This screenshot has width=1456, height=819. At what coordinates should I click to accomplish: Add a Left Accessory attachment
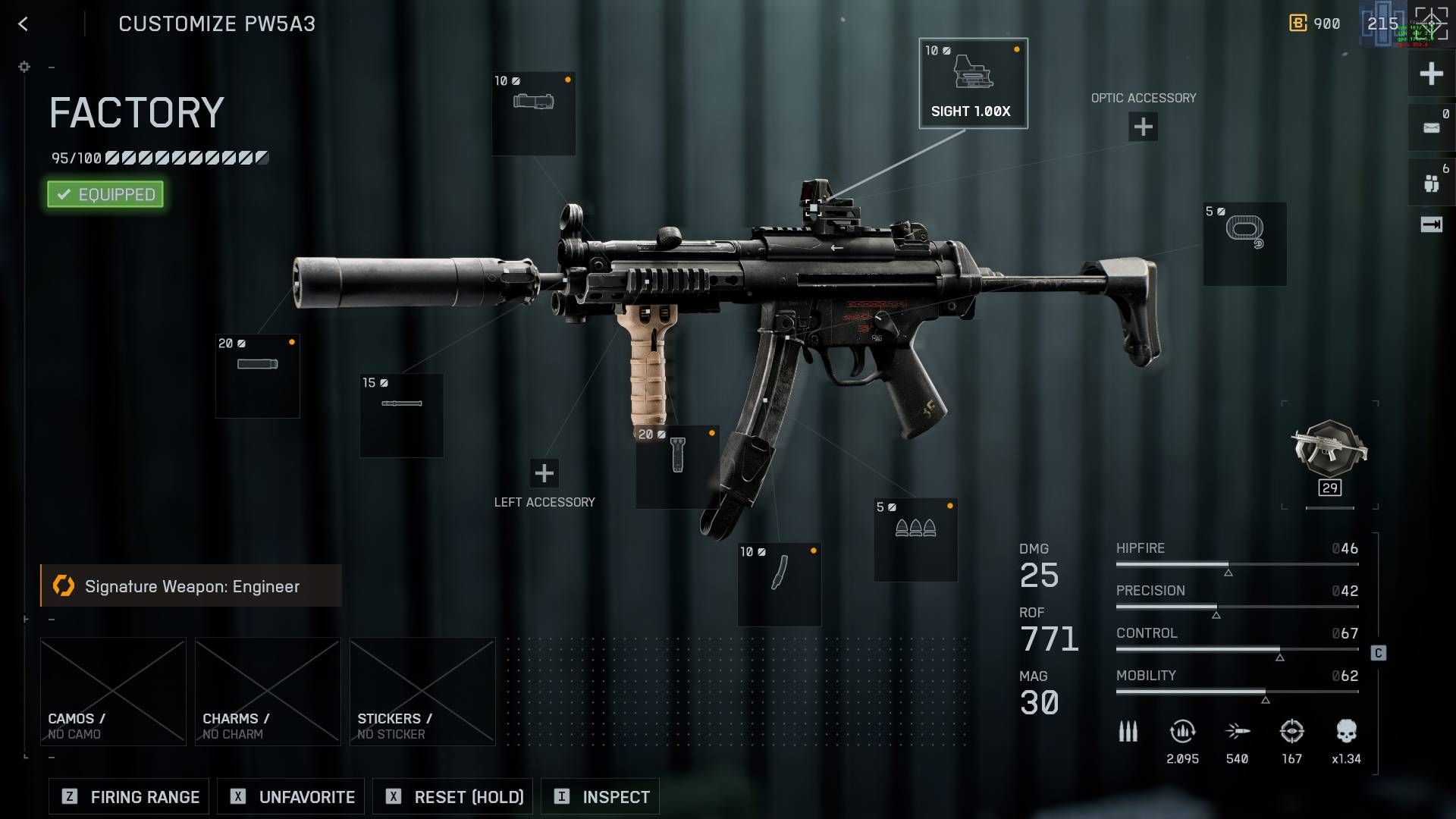(x=544, y=473)
